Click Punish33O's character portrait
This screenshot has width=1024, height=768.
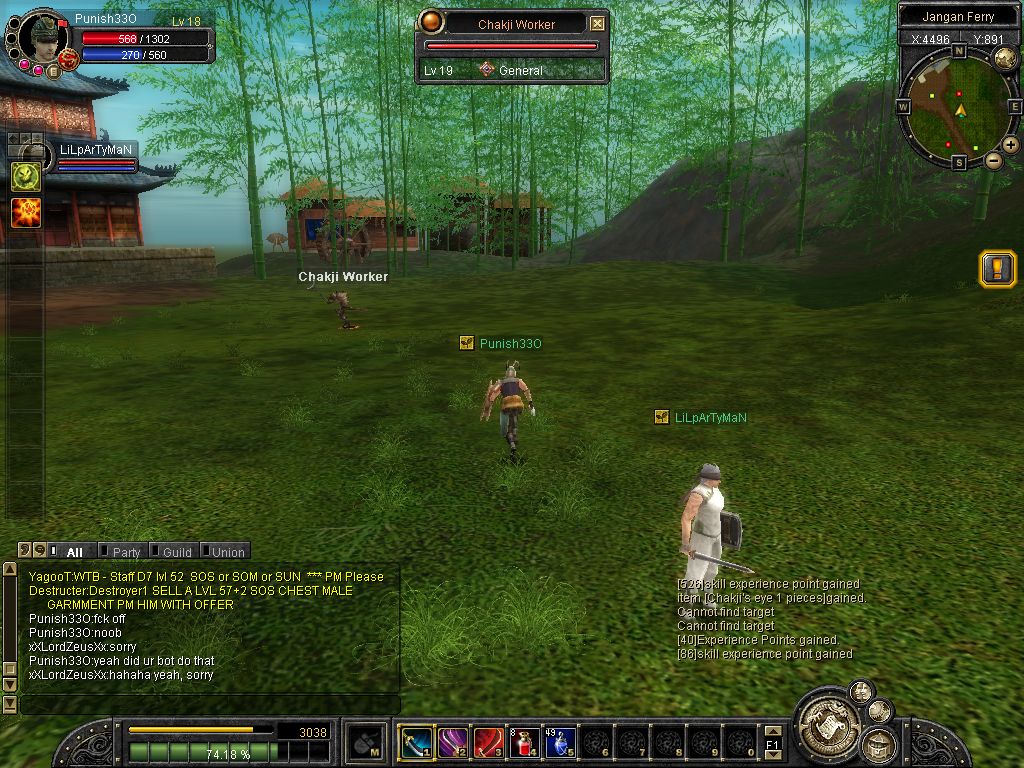43,37
